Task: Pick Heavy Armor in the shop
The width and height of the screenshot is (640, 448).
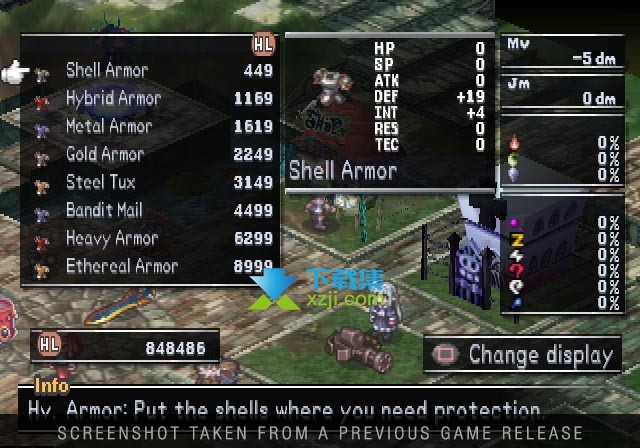Action: click(112, 238)
